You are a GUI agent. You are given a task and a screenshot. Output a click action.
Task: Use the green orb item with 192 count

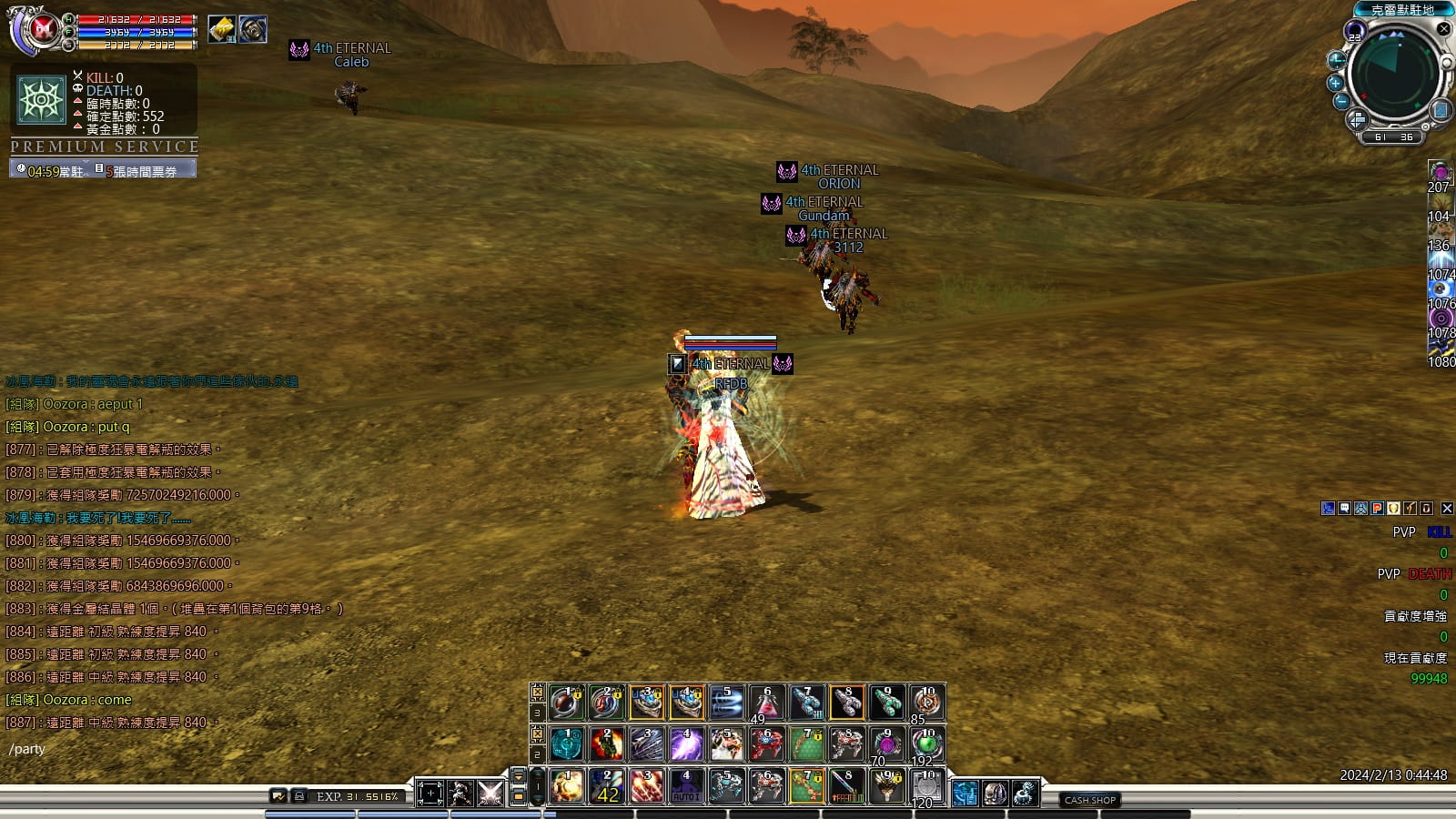point(926,744)
